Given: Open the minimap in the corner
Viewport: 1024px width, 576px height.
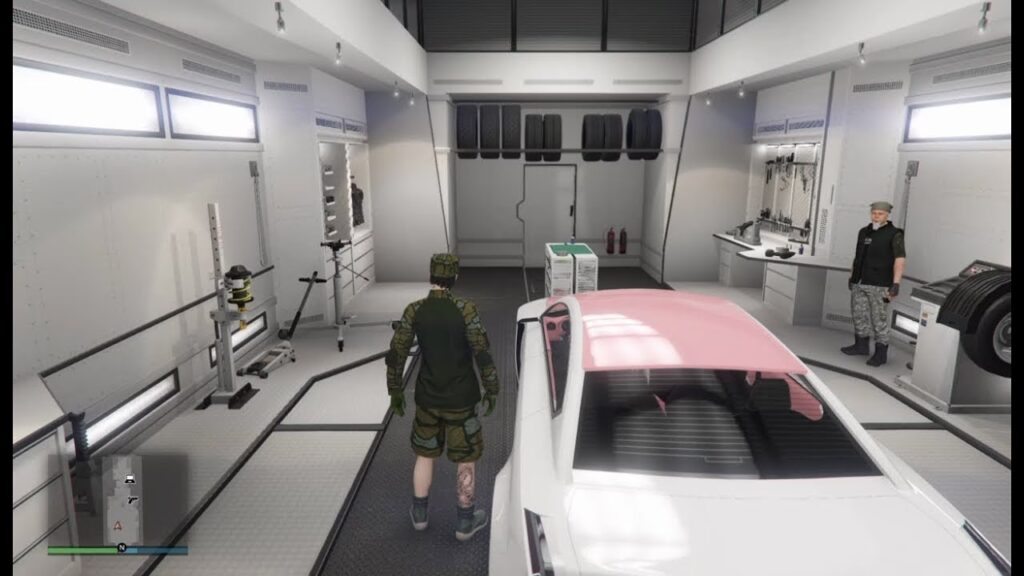Looking at the screenshot, I should click(117, 499).
